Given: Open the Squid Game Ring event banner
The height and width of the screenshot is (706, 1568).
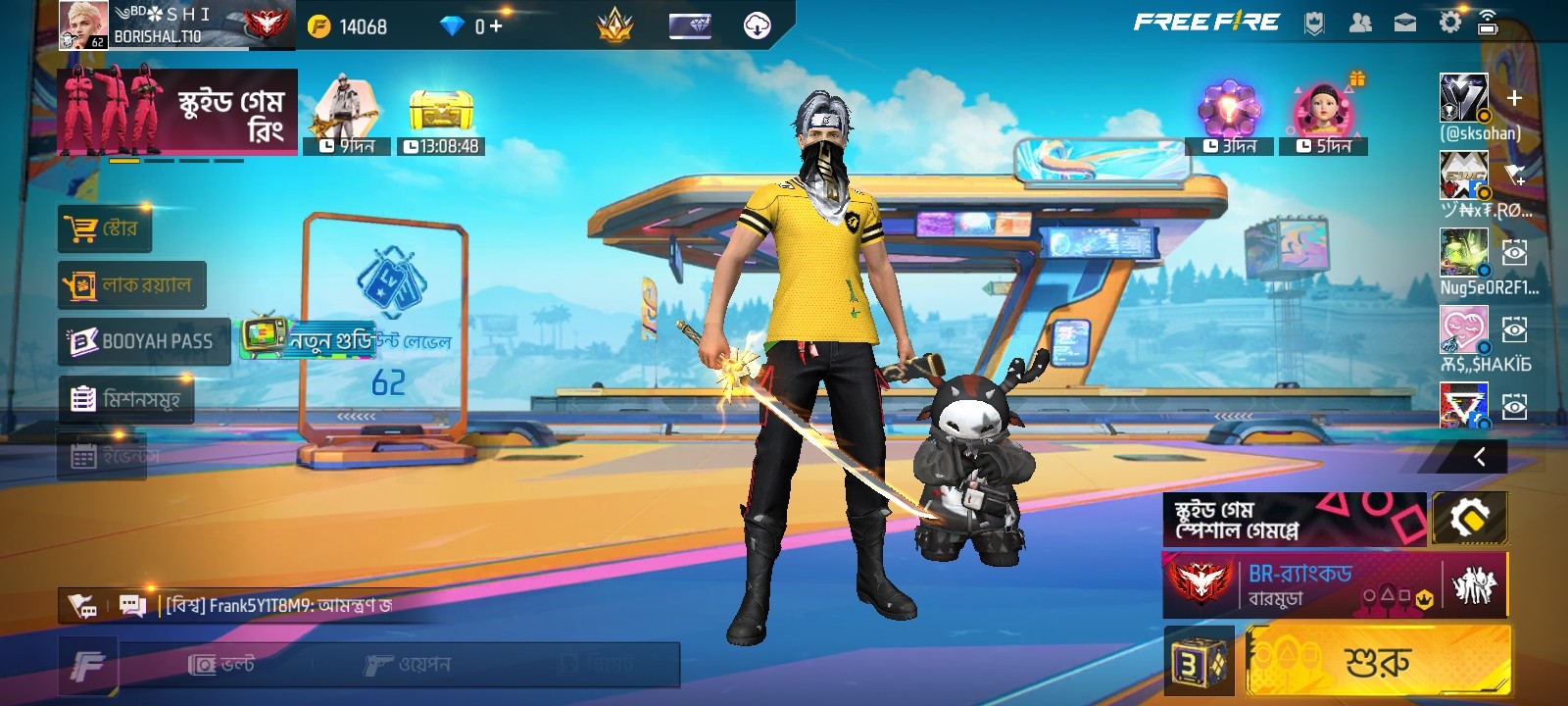Looking at the screenshot, I should pyautogui.click(x=177, y=111).
